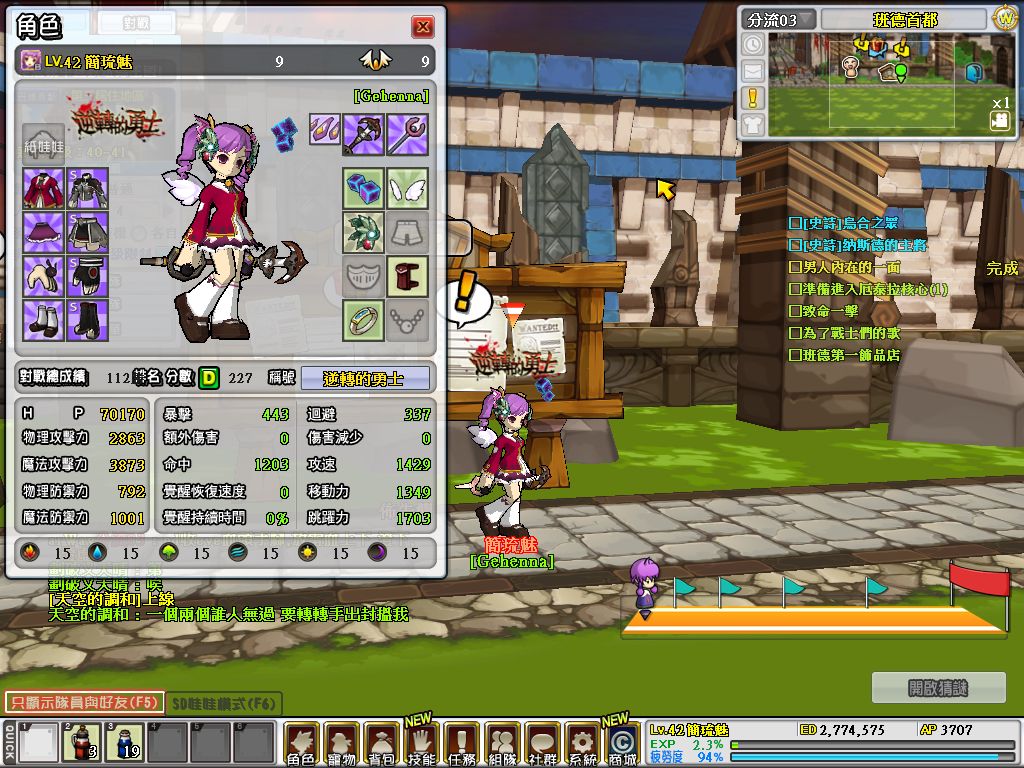The height and width of the screenshot is (768, 1024).
Task: Click the 開啟猜謎 button
Action: click(938, 687)
